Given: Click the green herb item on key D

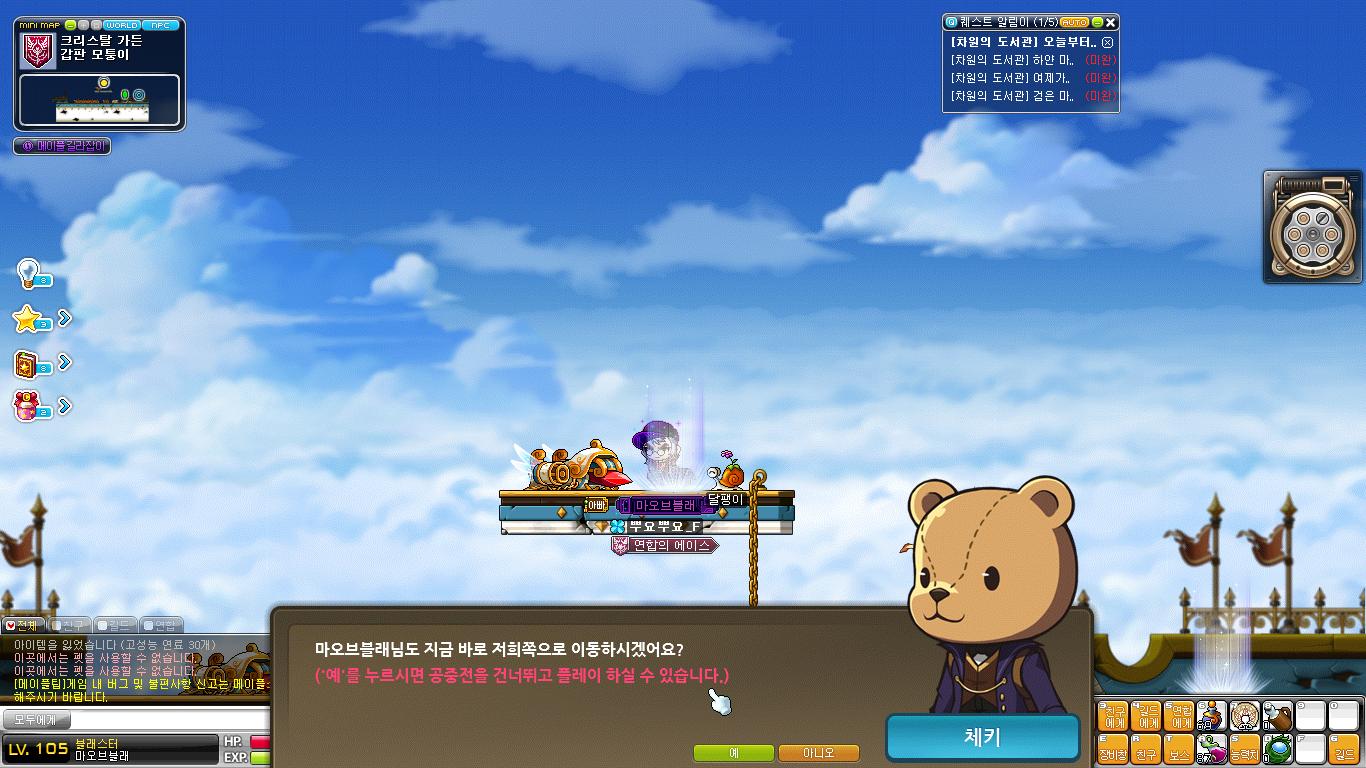Looking at the screenshot, I should pyautogui.click(x=1276, y=748).
